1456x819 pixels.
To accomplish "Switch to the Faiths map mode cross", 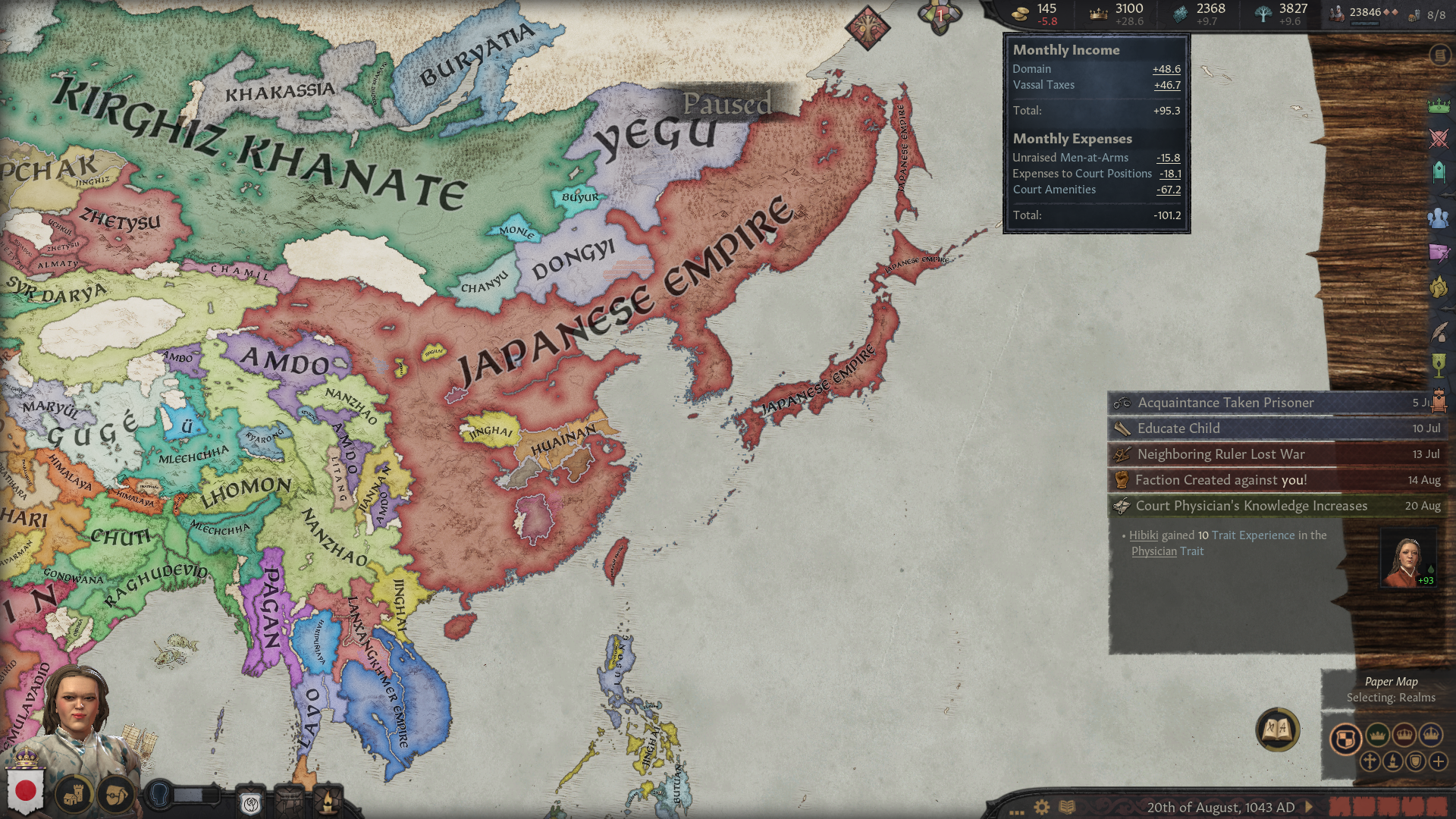I will [x=1370, y=761].
